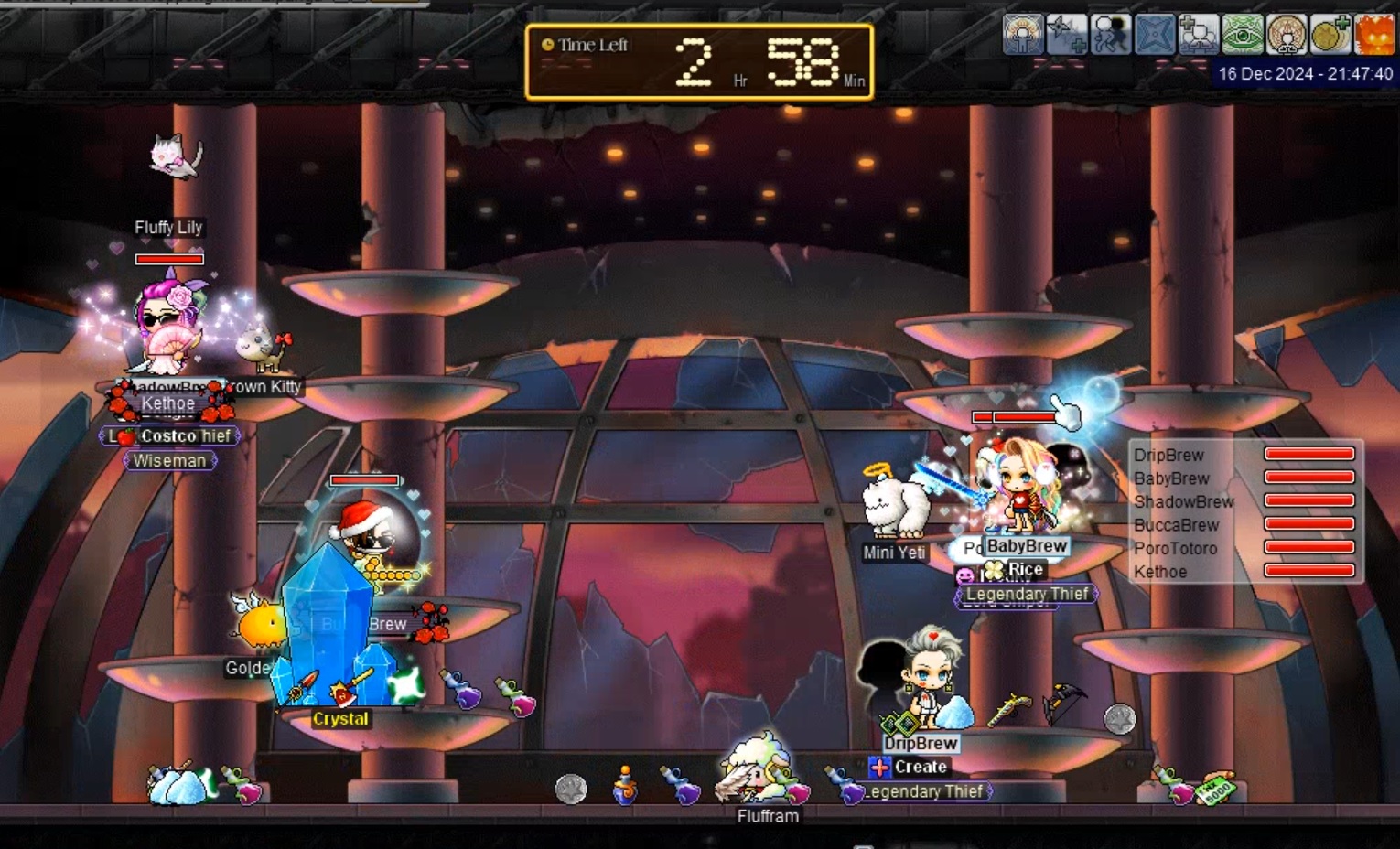This screenshot has width=1400, height=849.
Task: Click the shadow partner buff icon
Action: click(1110, 36)
